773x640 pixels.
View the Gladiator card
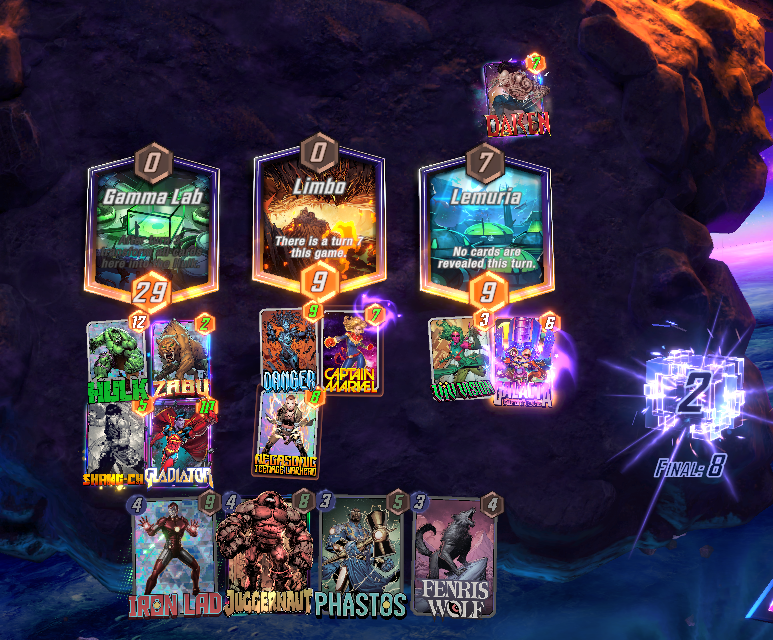point(180,440)
